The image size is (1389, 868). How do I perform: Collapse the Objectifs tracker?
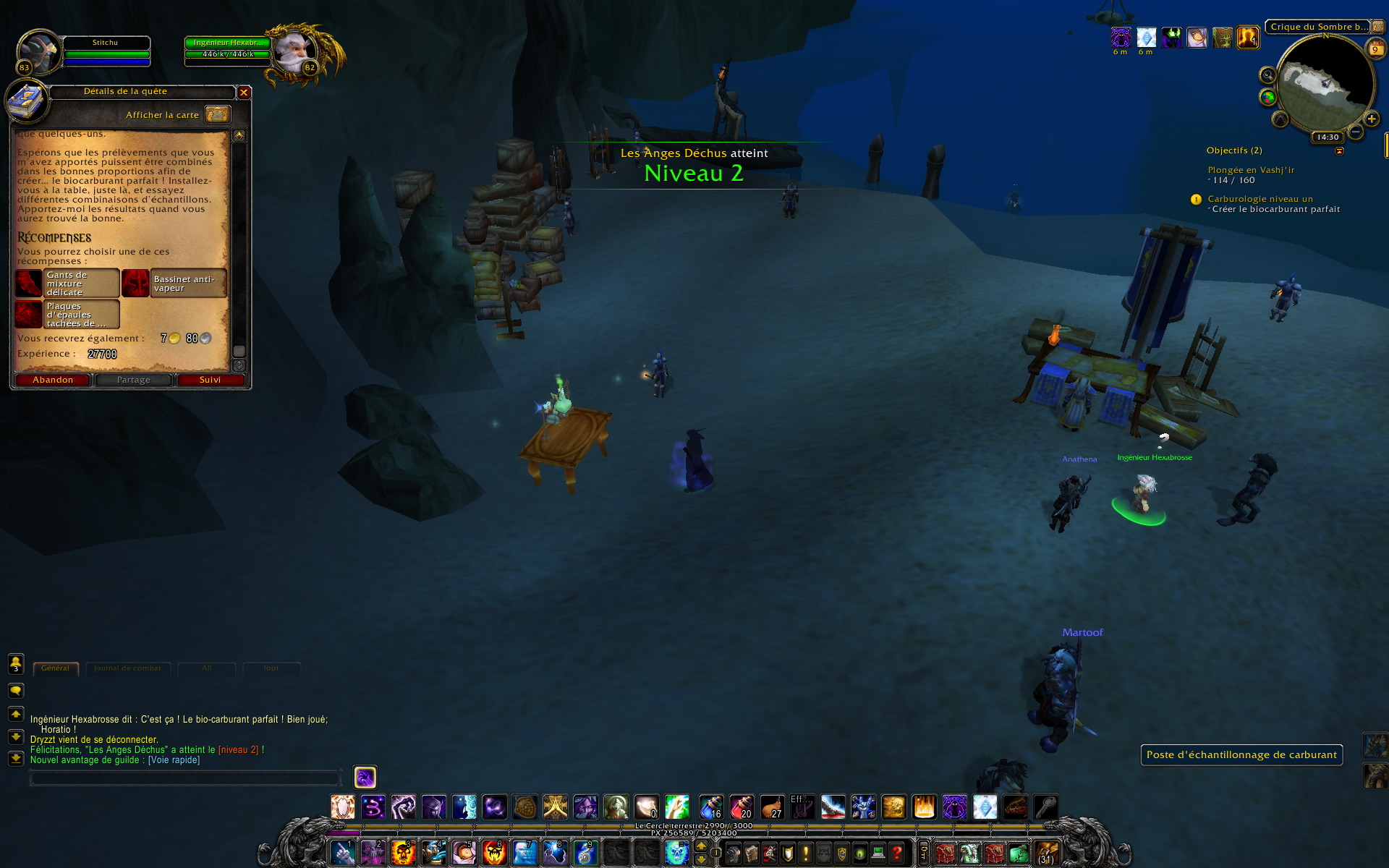pyautogui.click(x=1339, y=151)
